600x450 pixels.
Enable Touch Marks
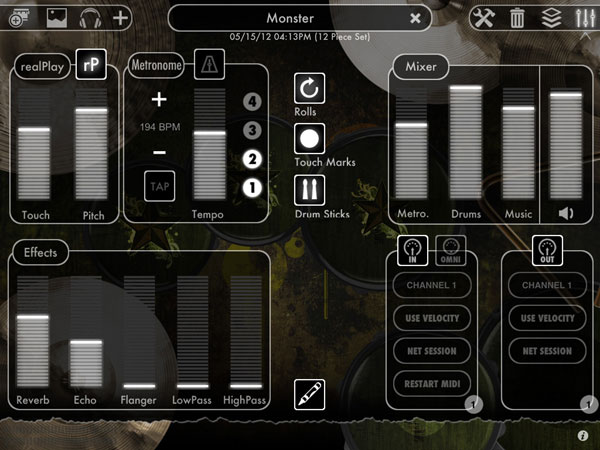[309, 139]
